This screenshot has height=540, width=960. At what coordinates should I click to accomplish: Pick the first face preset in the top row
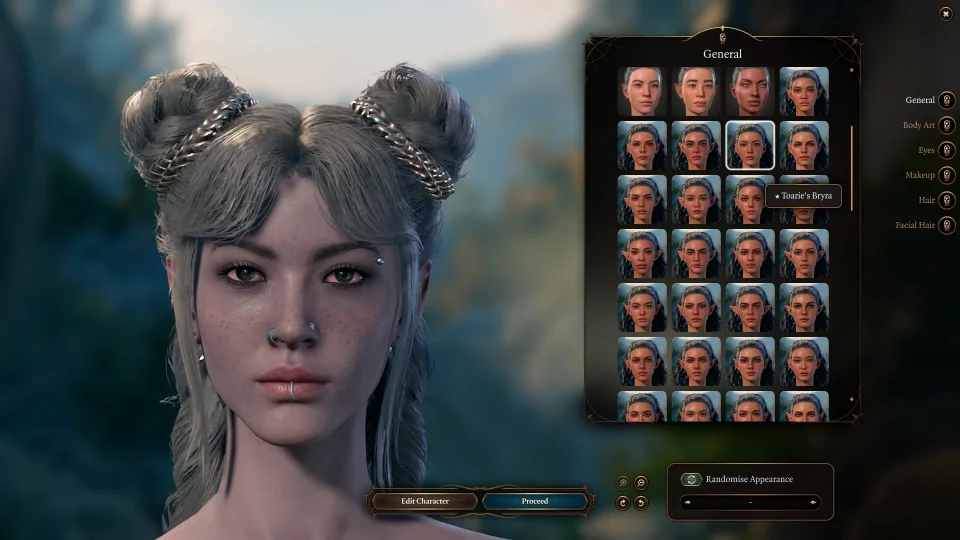[x=641, y=92]
